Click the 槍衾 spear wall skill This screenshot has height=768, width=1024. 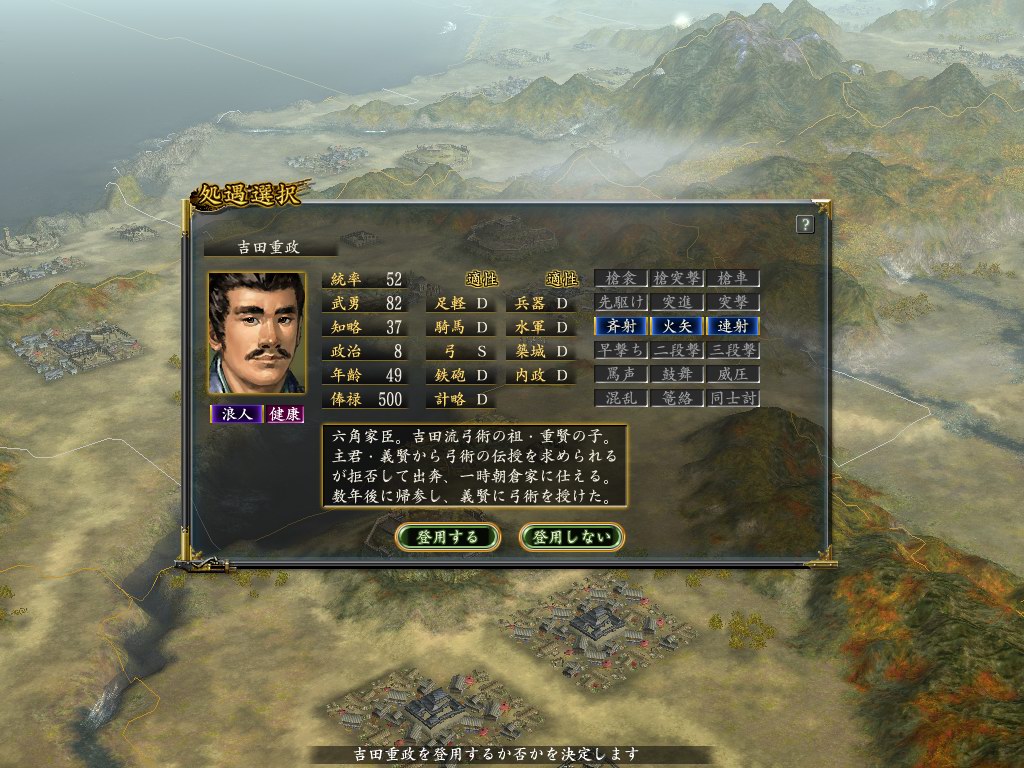(620, 278)
